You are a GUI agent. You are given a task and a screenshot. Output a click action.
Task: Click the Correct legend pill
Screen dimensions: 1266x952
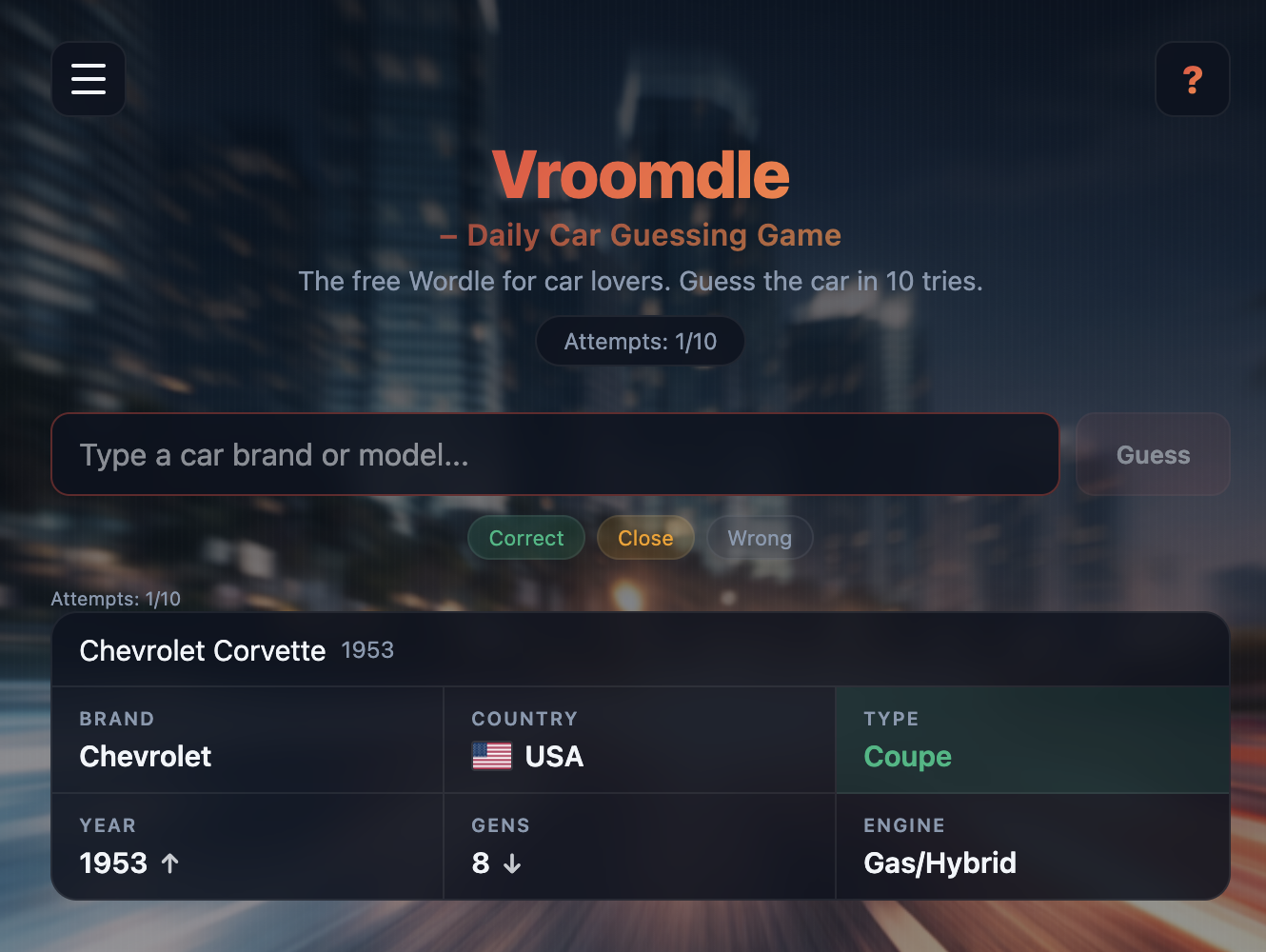[525, 538]
